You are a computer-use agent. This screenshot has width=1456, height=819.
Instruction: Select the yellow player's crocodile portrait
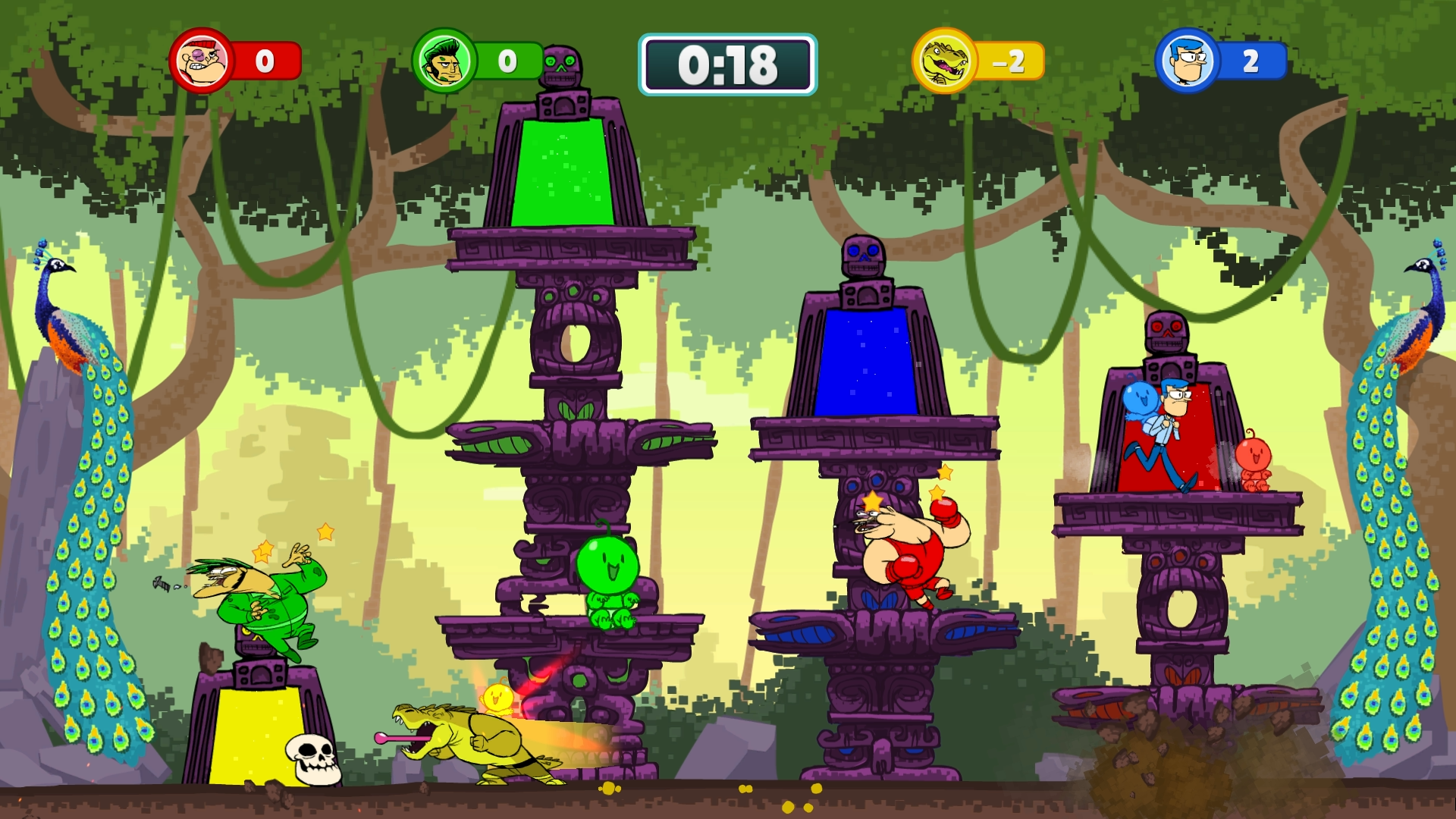[945, 61]
